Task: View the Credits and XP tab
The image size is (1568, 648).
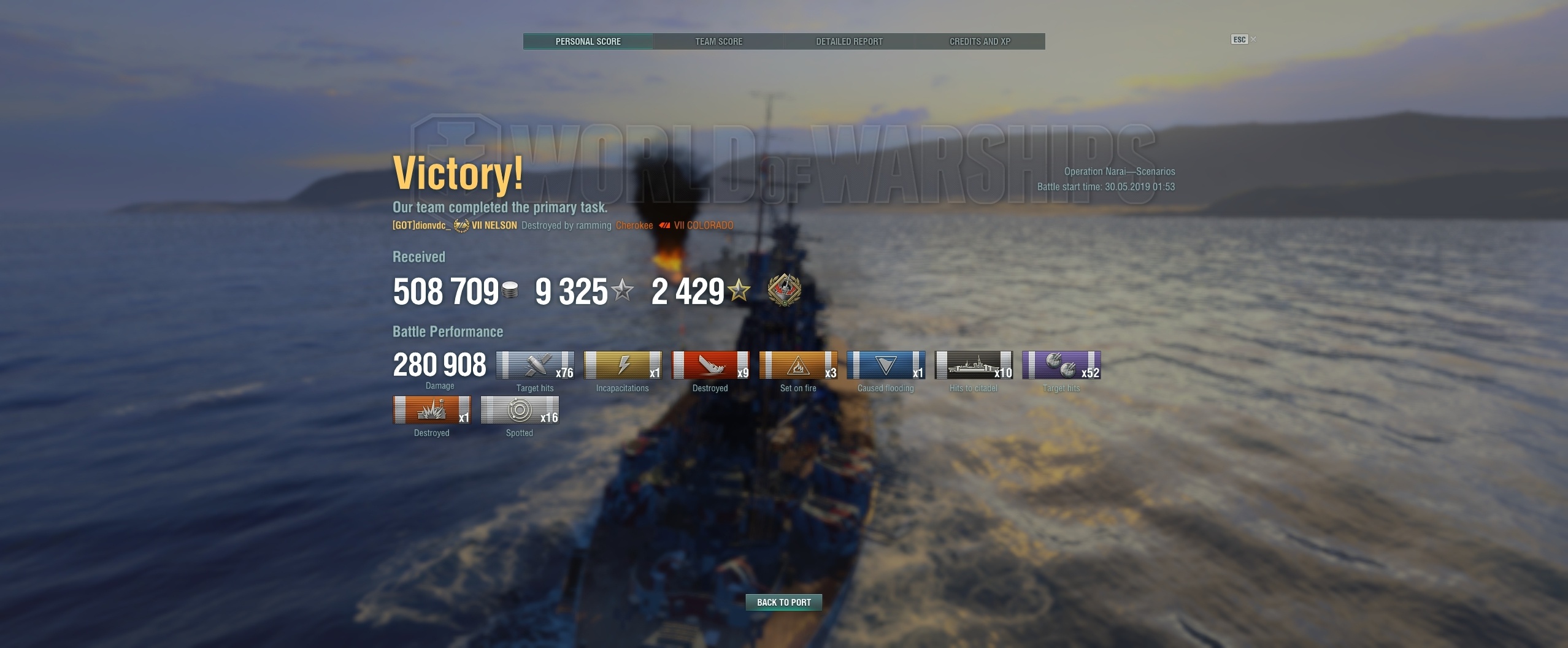Action: tap(980, 42)
